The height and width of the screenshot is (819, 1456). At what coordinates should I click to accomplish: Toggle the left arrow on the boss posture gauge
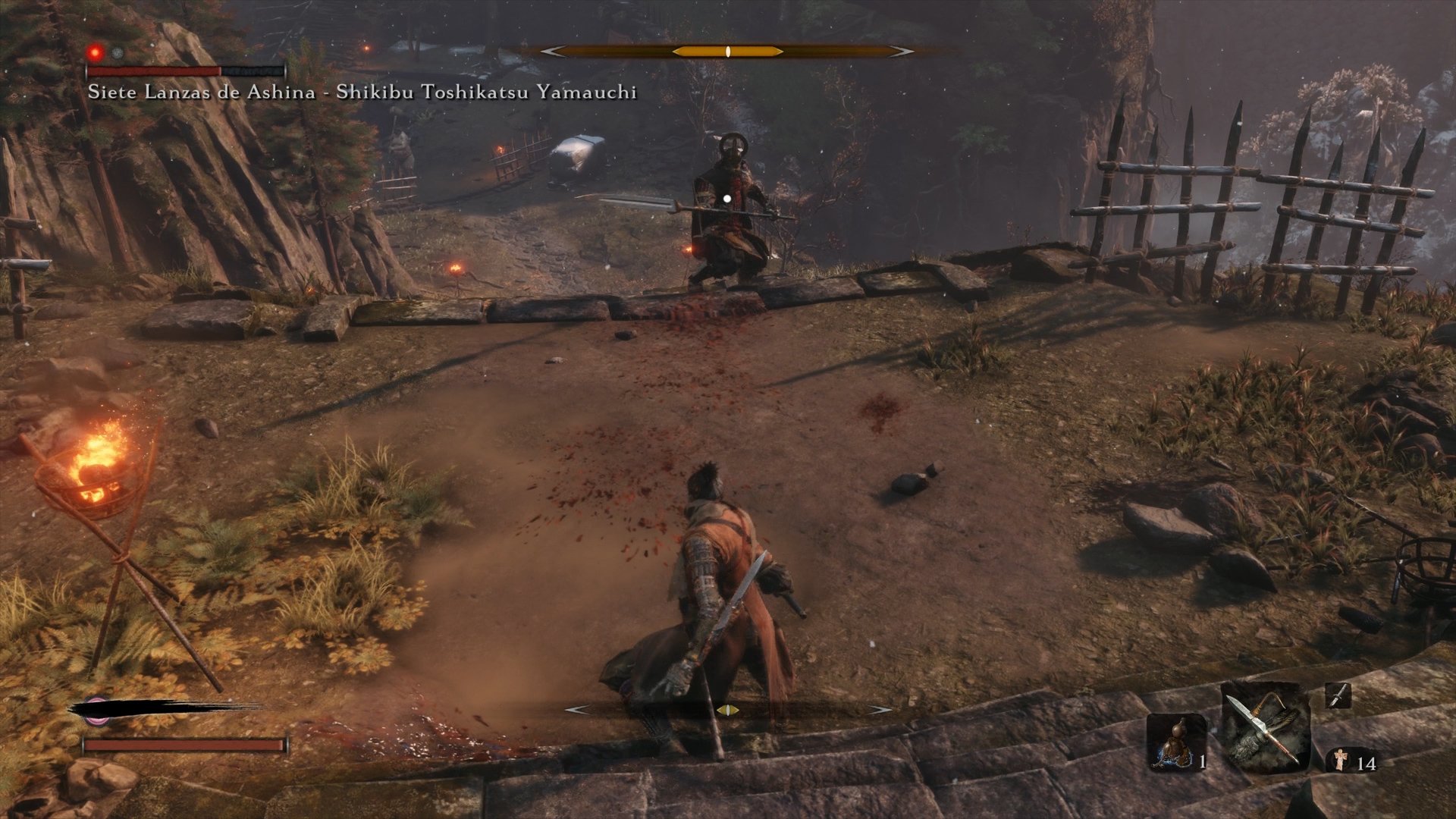point(553,52)
